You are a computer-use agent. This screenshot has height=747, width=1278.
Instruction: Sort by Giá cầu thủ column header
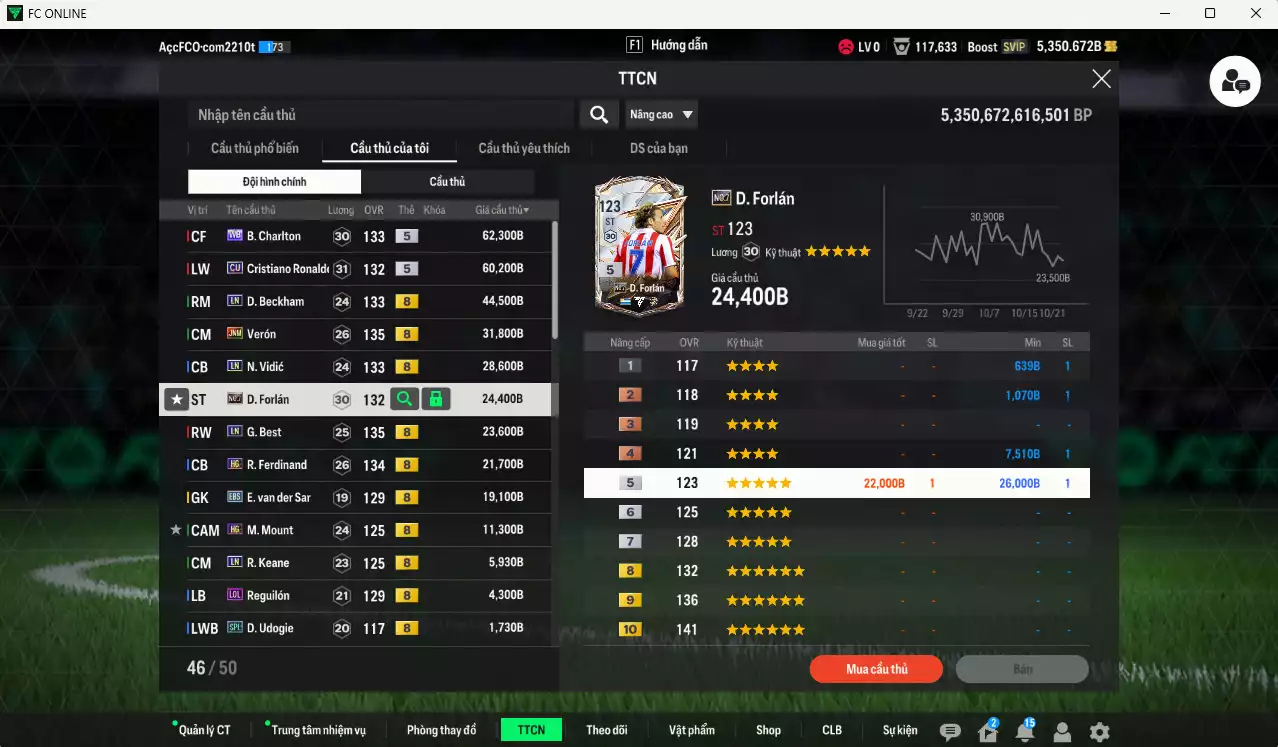pyautogui.click(x=502, y=210)
